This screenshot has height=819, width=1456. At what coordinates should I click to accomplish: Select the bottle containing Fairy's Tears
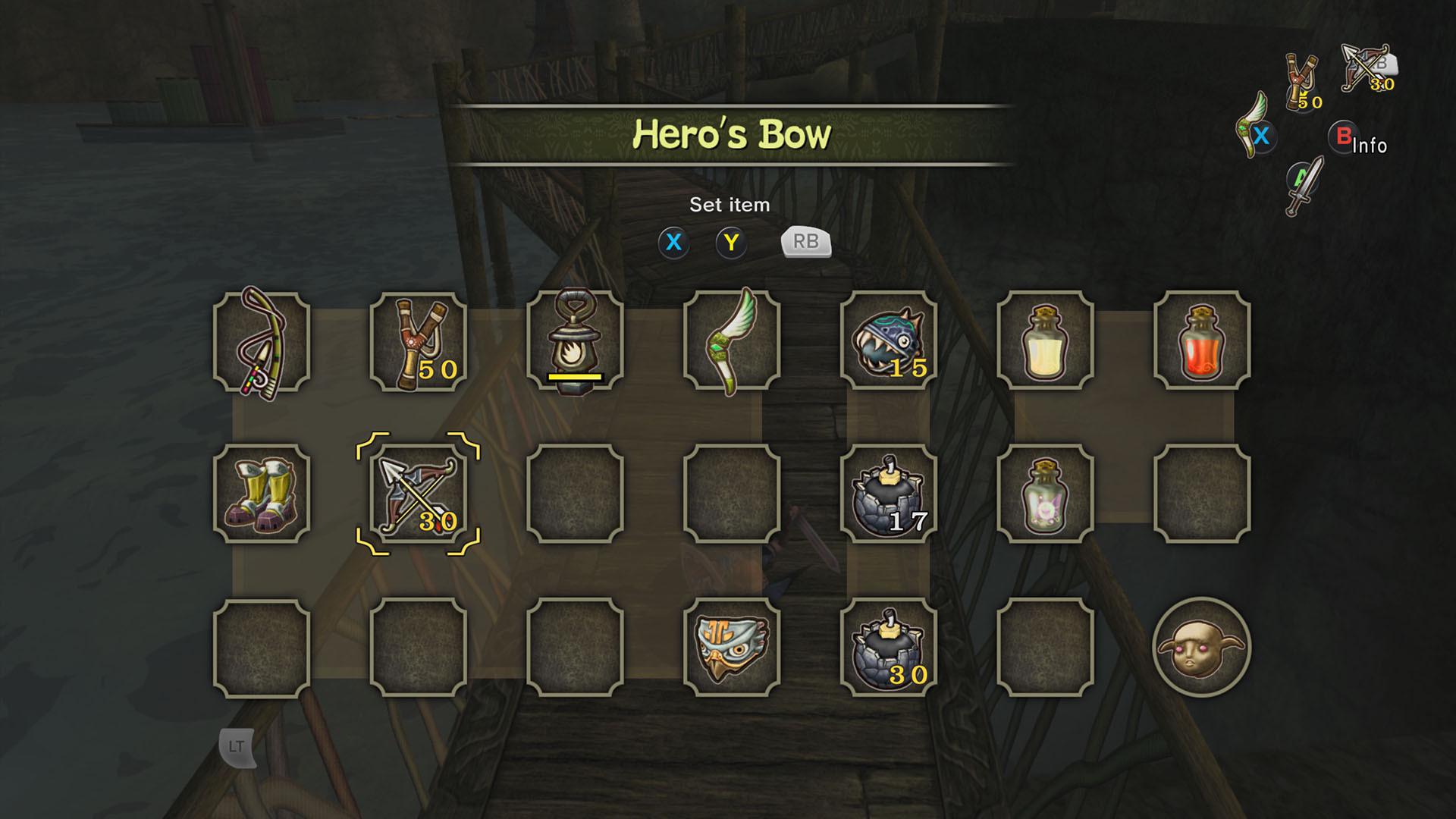(x=1045, y=494)
